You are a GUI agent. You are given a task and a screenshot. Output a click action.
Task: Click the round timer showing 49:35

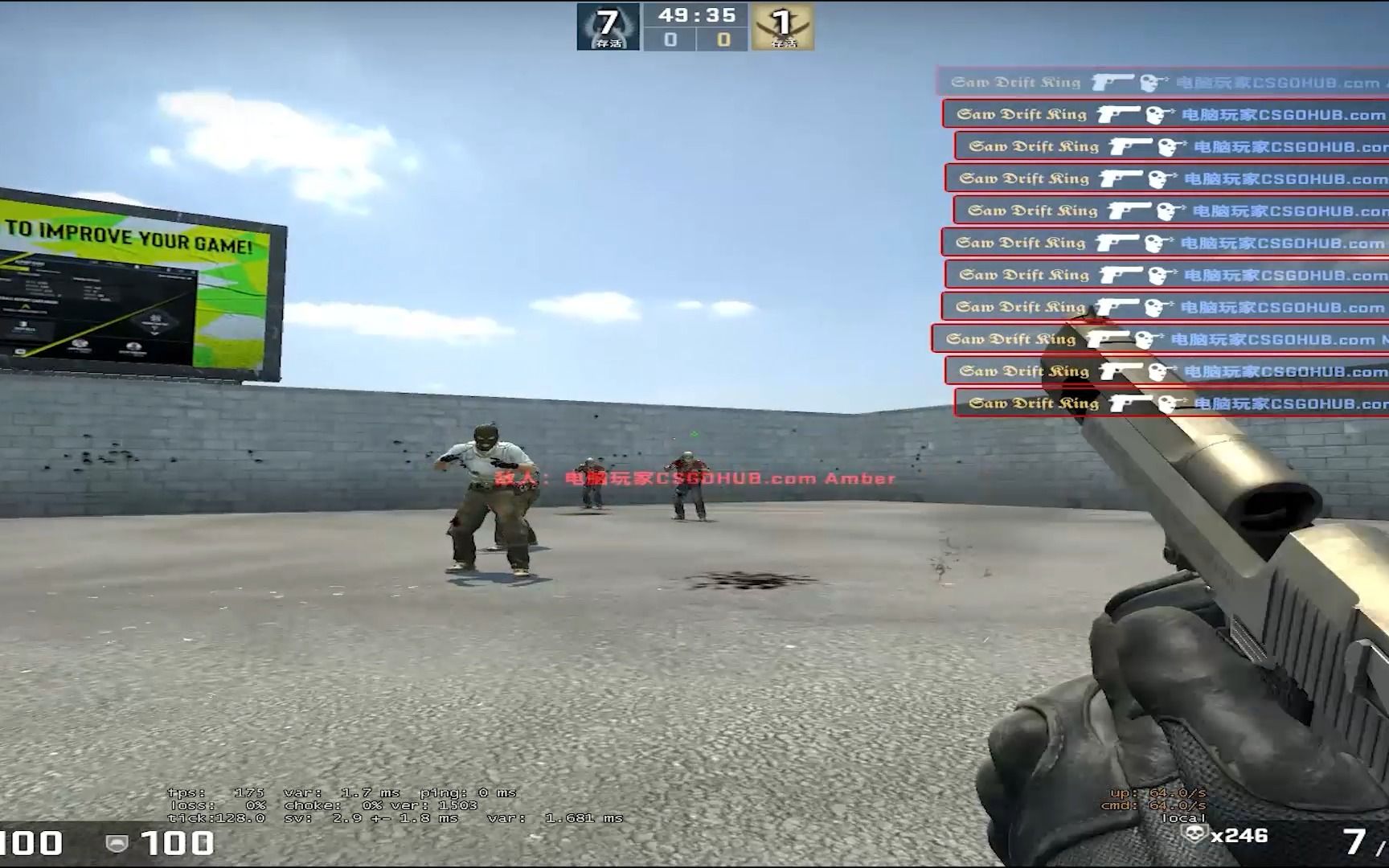pos(697,14)
